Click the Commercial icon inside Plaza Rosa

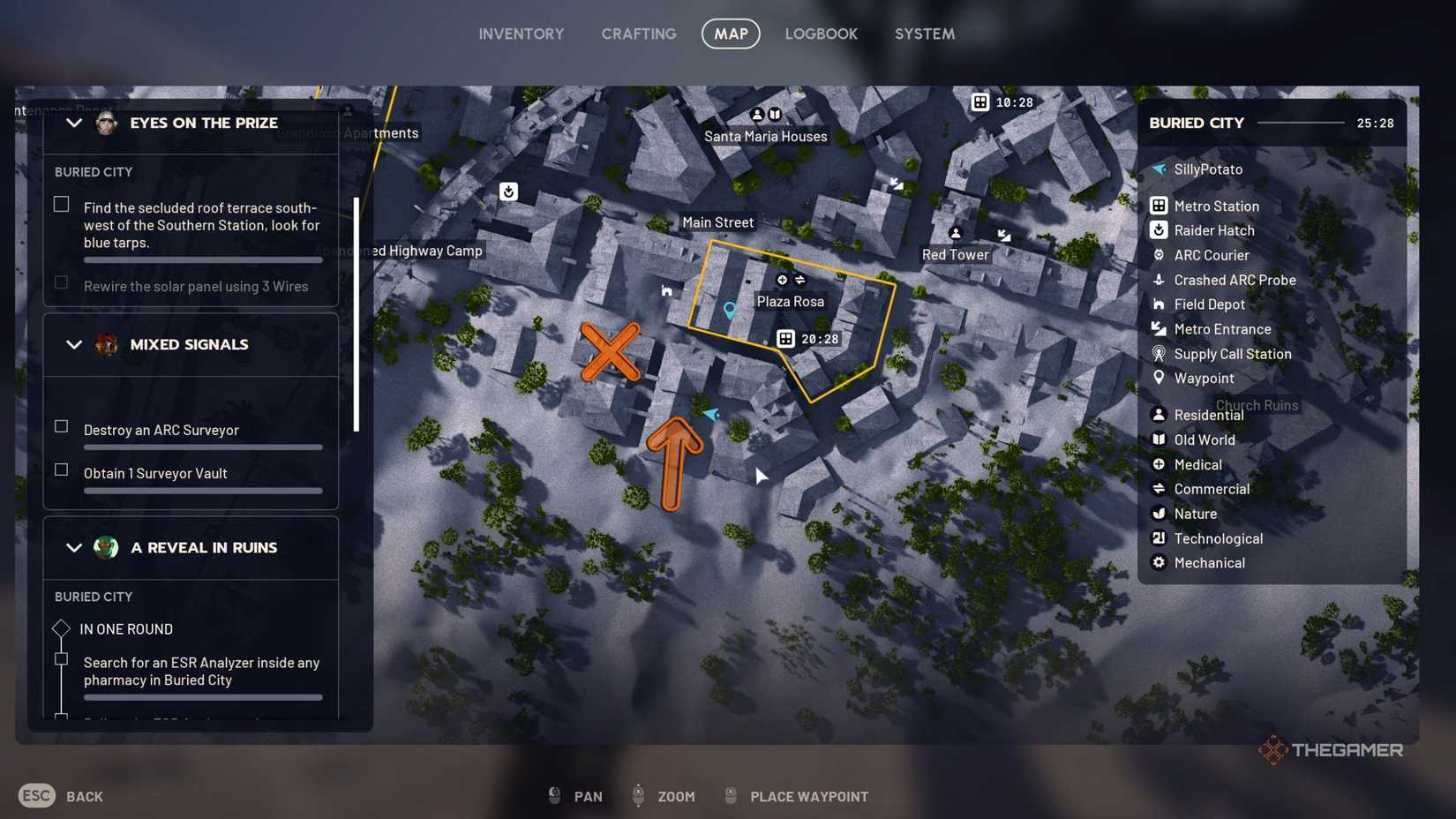point(799,279)
